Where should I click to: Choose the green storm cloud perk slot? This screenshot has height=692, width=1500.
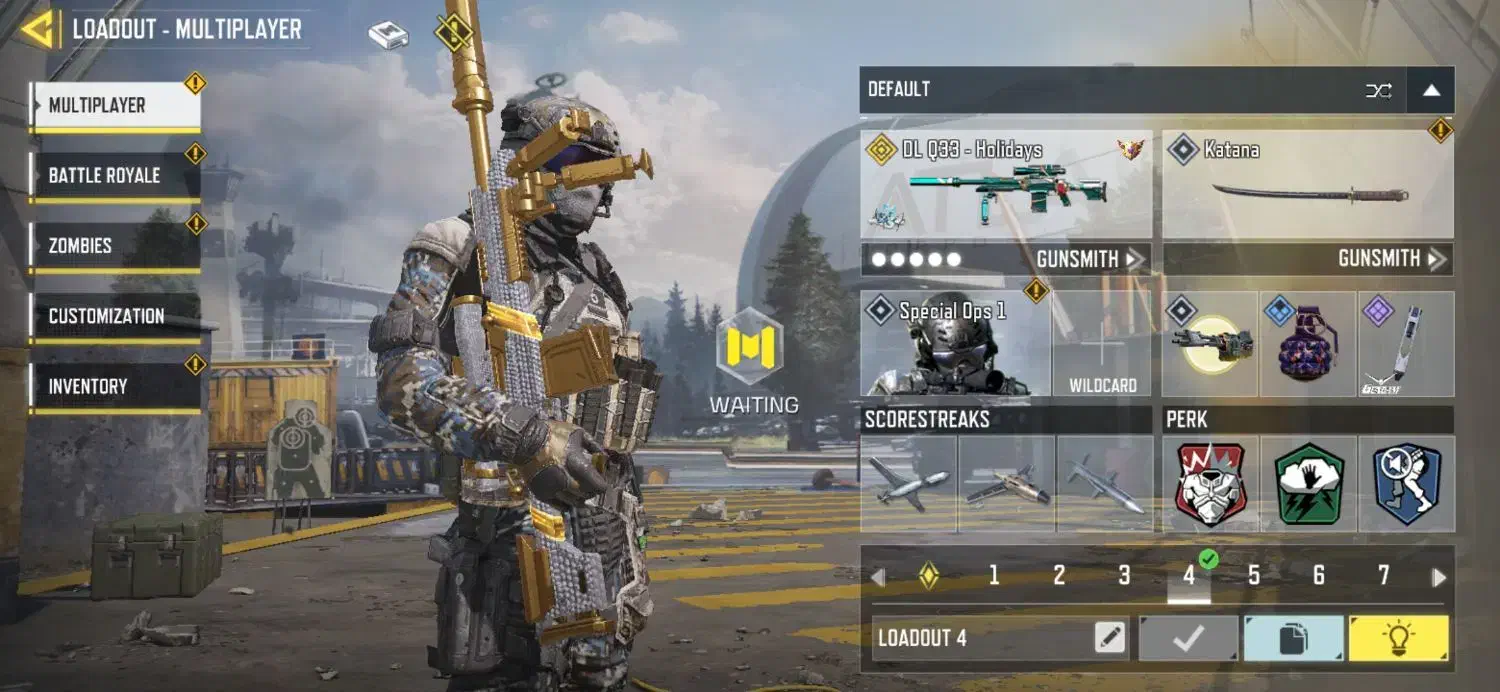(x=1308, y=484)
